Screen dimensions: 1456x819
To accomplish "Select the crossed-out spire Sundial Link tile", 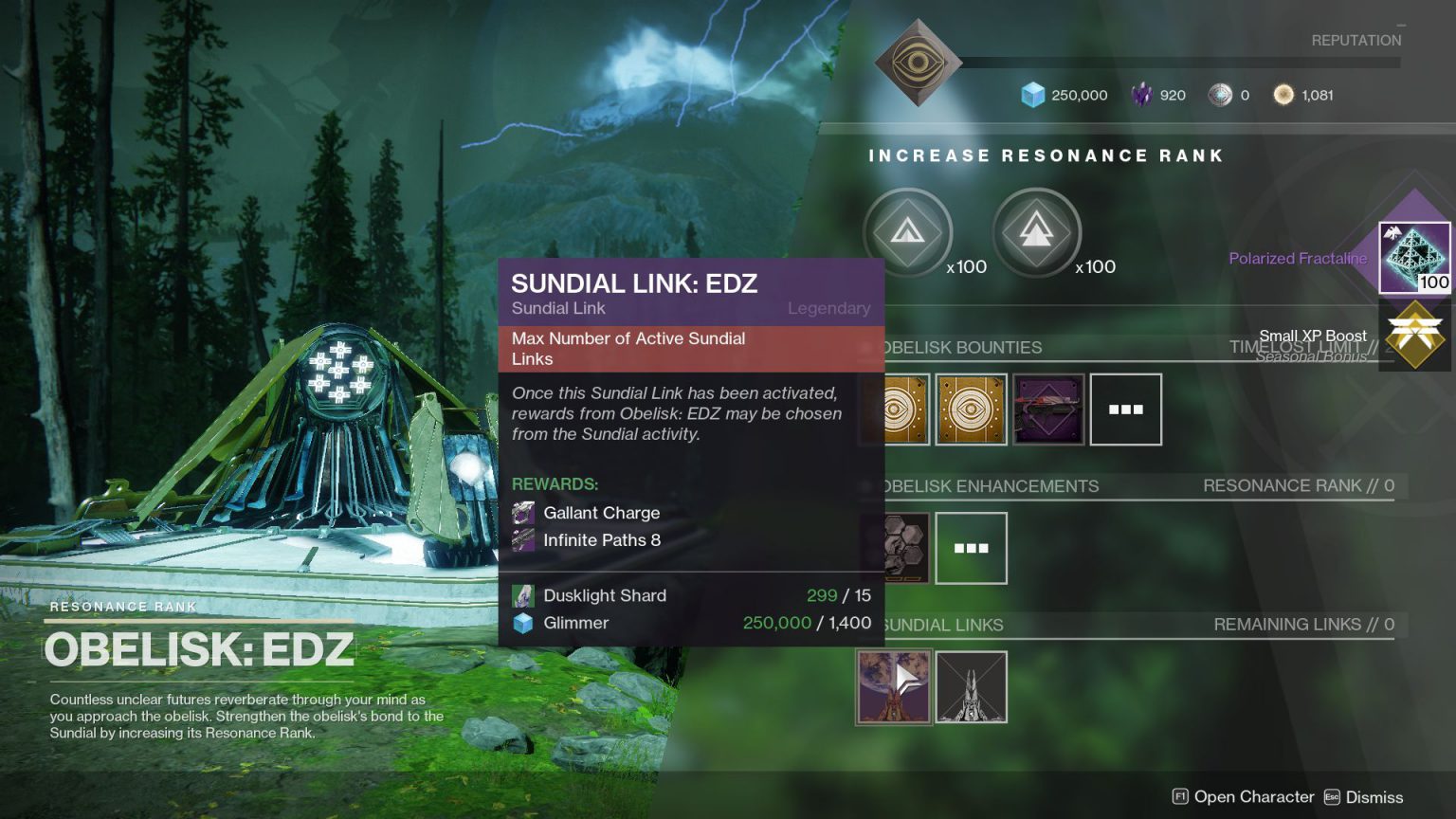I will [x=971, y=687].
